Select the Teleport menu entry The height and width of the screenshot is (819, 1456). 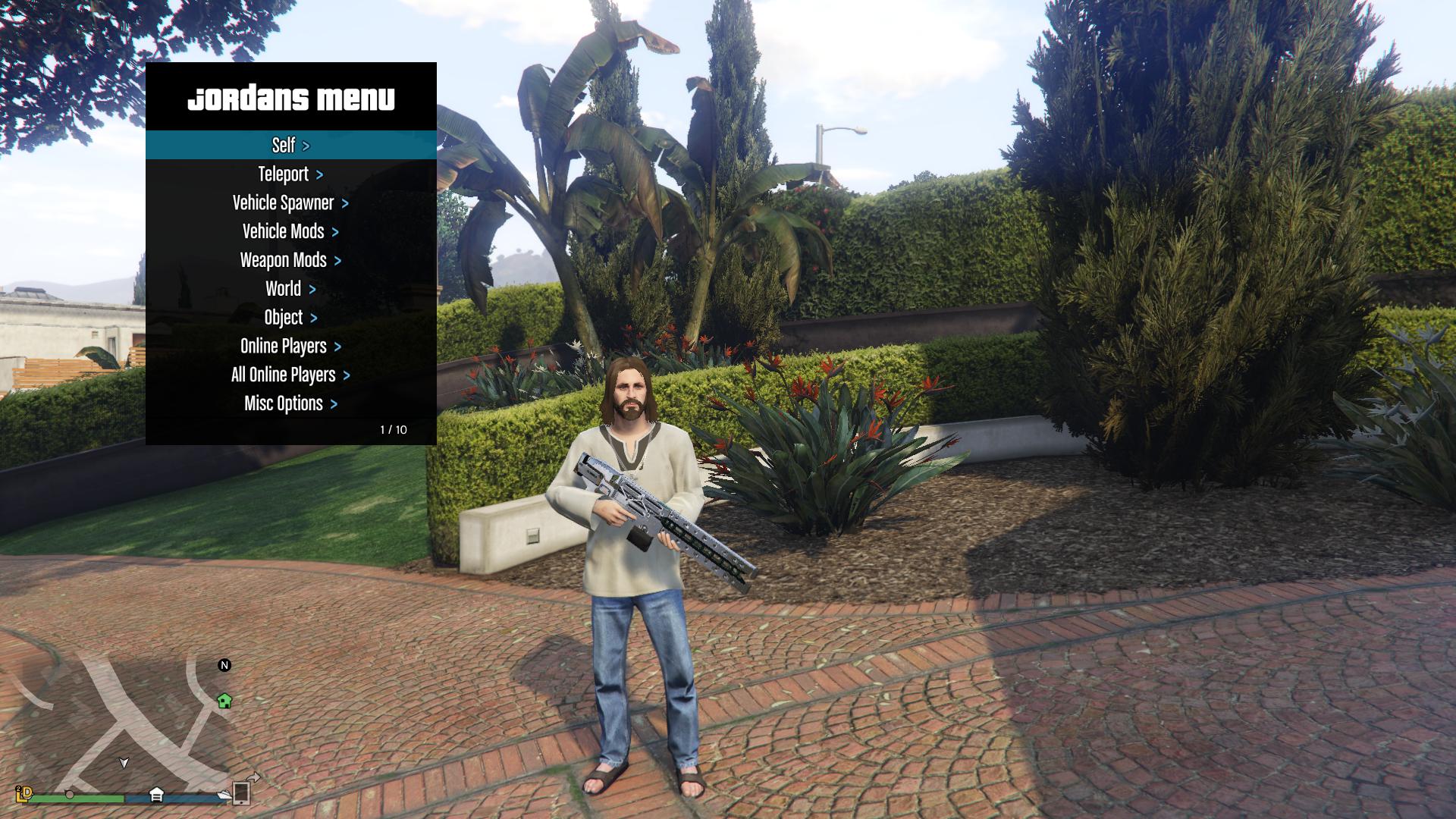coord(290,174)
